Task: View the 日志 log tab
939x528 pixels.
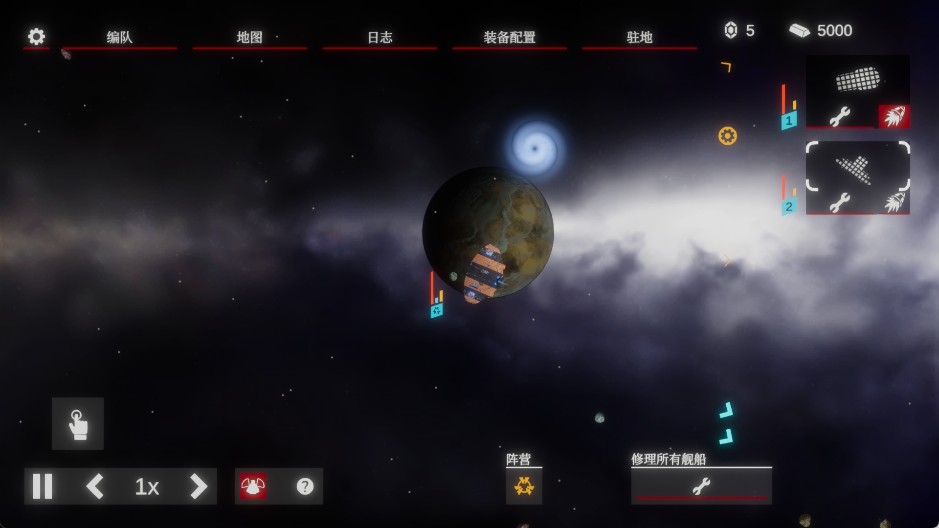Action: (380, 38)
